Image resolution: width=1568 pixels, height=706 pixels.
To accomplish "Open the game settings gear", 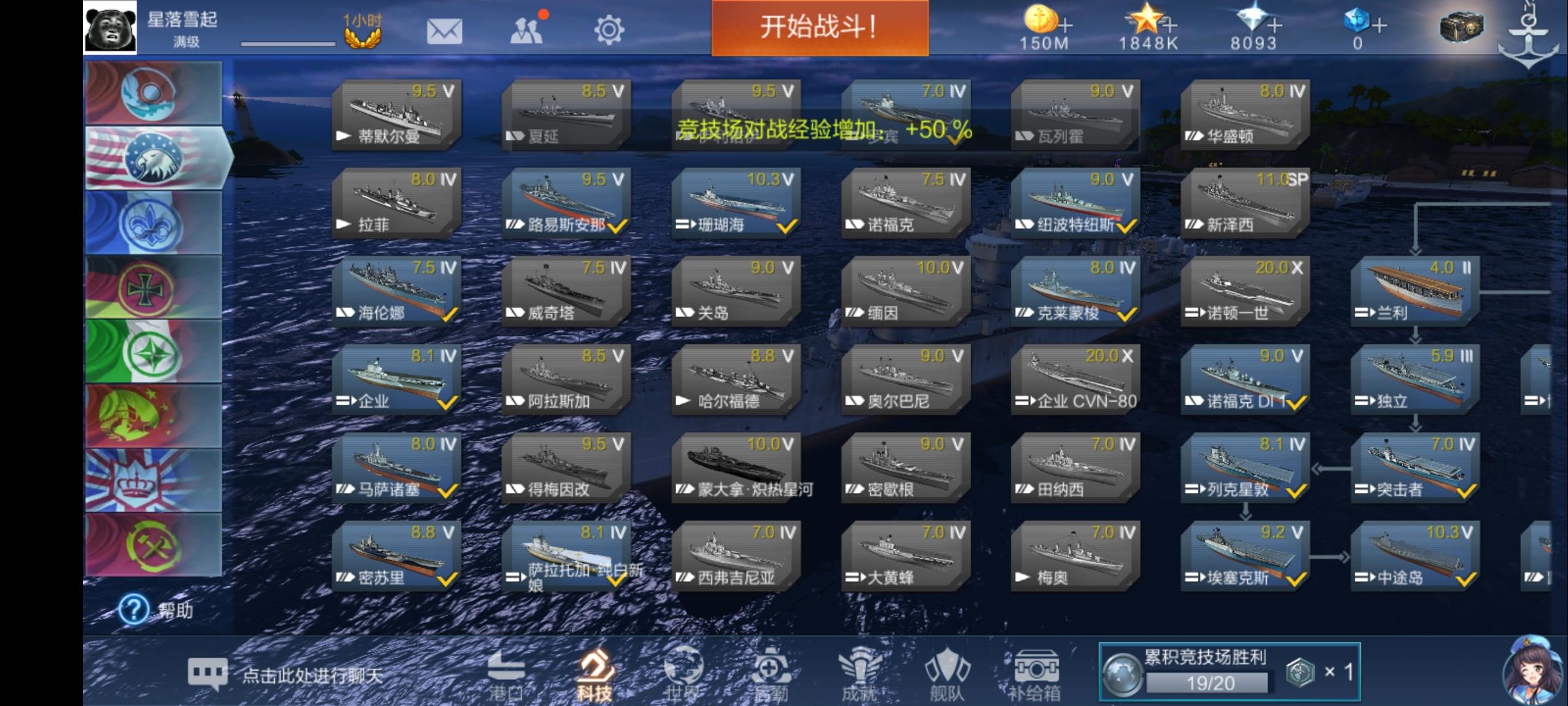I will tap(609, 29).
